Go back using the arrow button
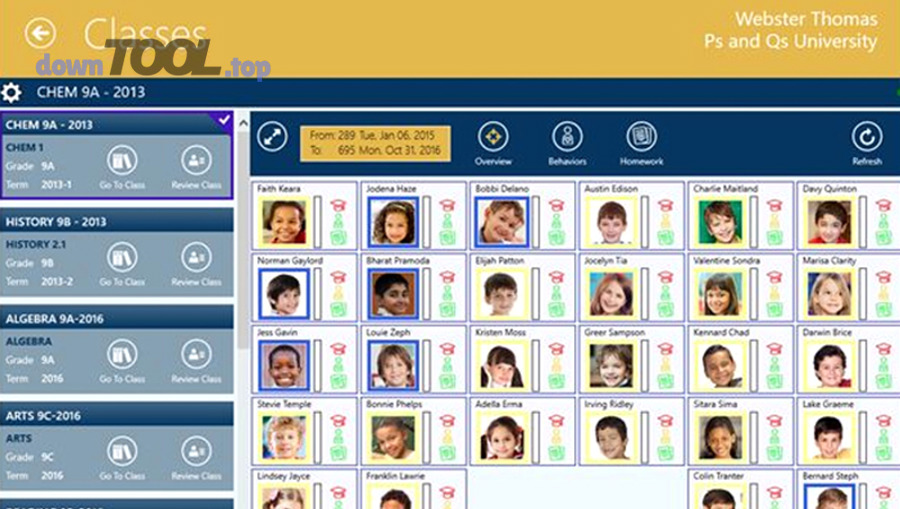 [40, 34]
